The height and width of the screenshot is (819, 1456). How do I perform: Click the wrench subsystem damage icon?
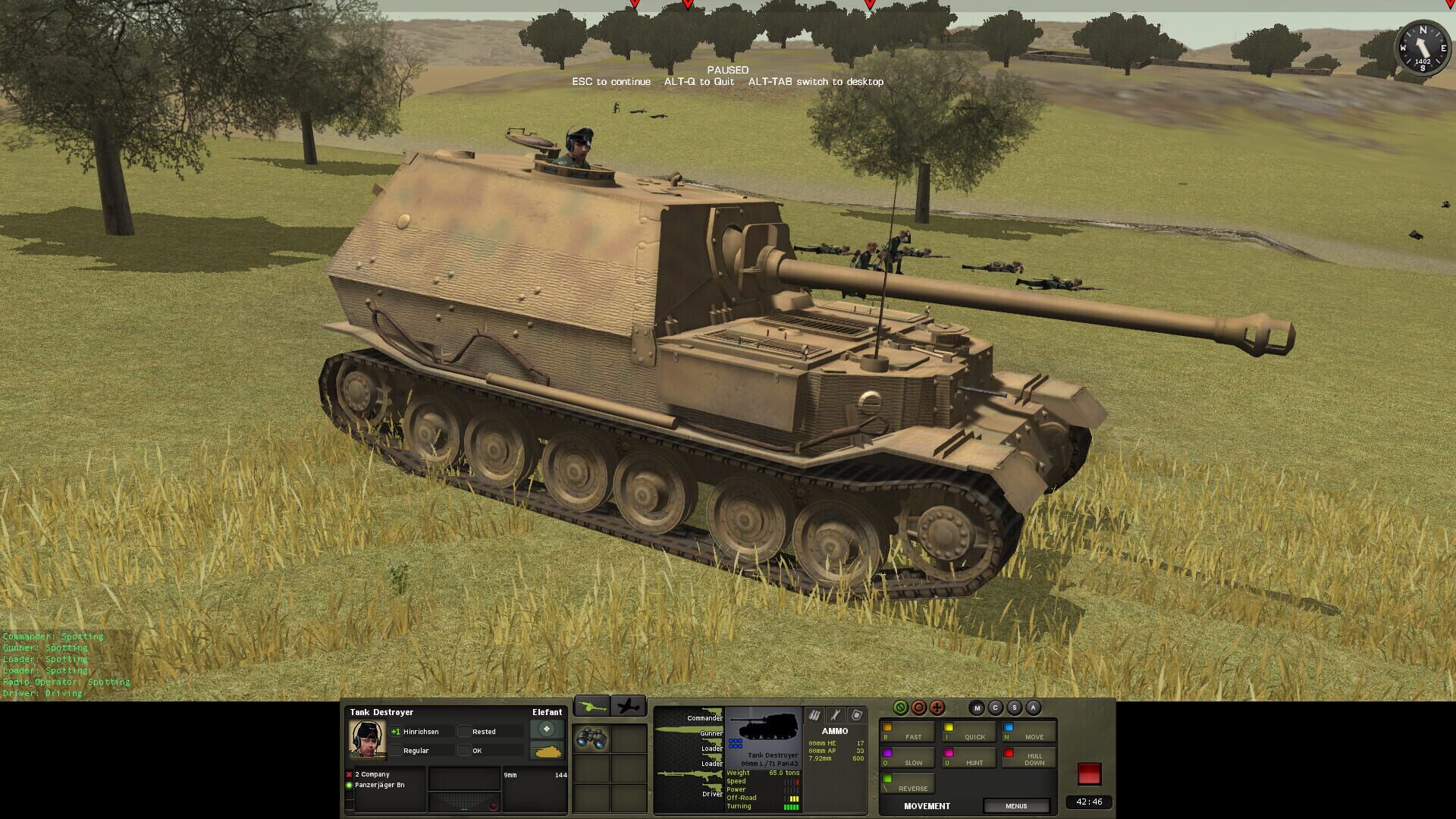[x=836, y=716]
